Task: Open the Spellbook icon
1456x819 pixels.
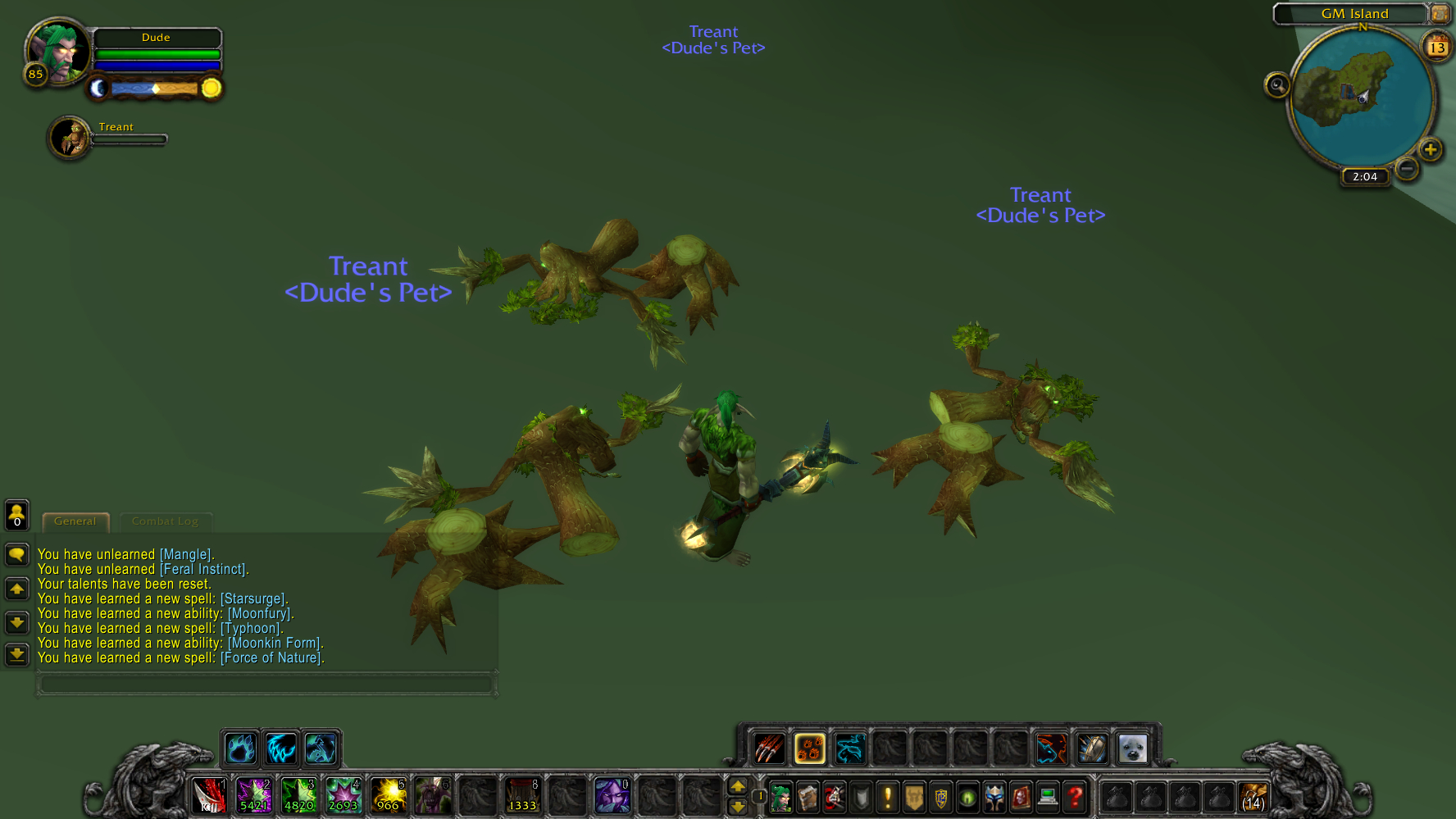Action: 808,797
